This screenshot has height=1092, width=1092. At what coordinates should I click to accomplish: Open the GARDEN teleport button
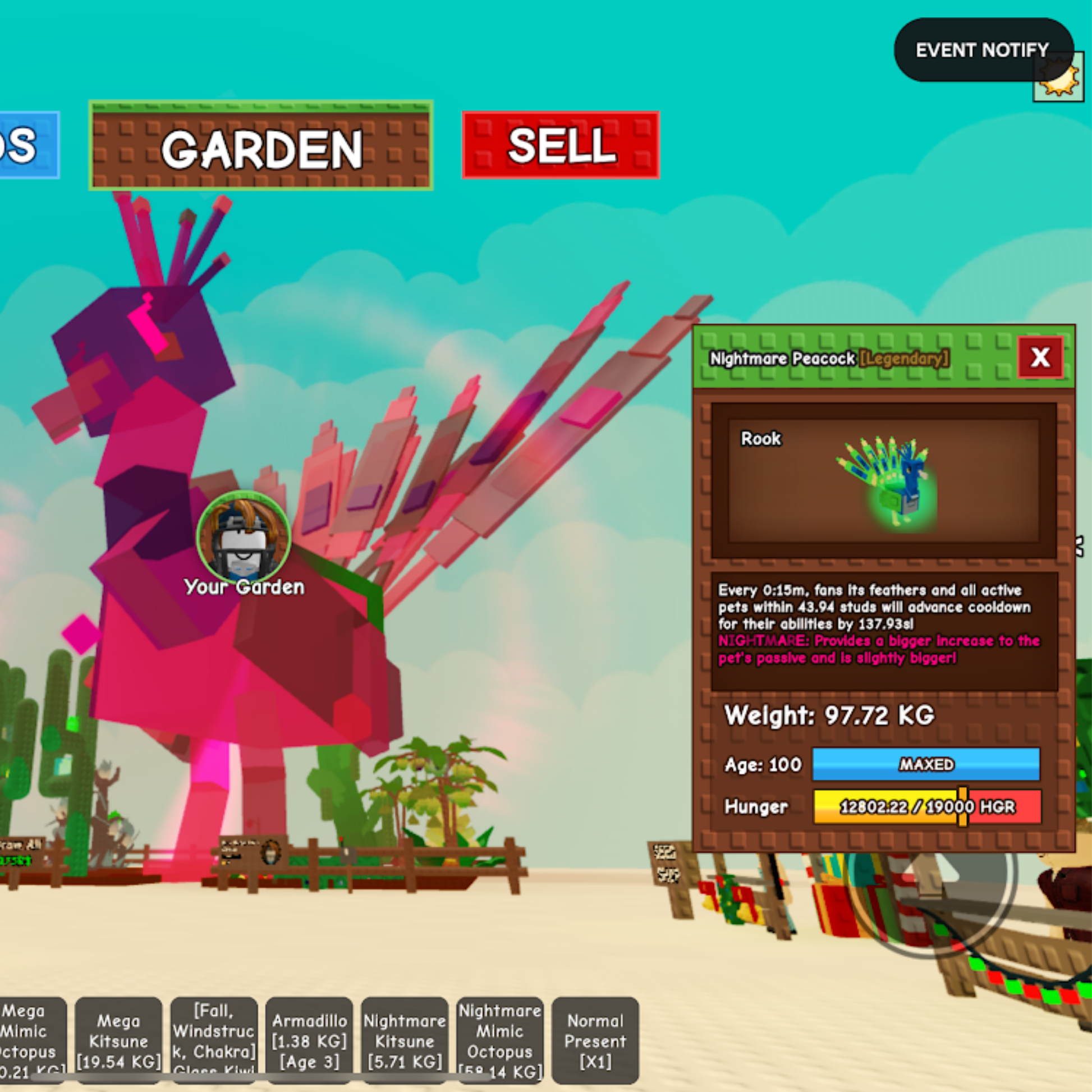tap(260, 146)
